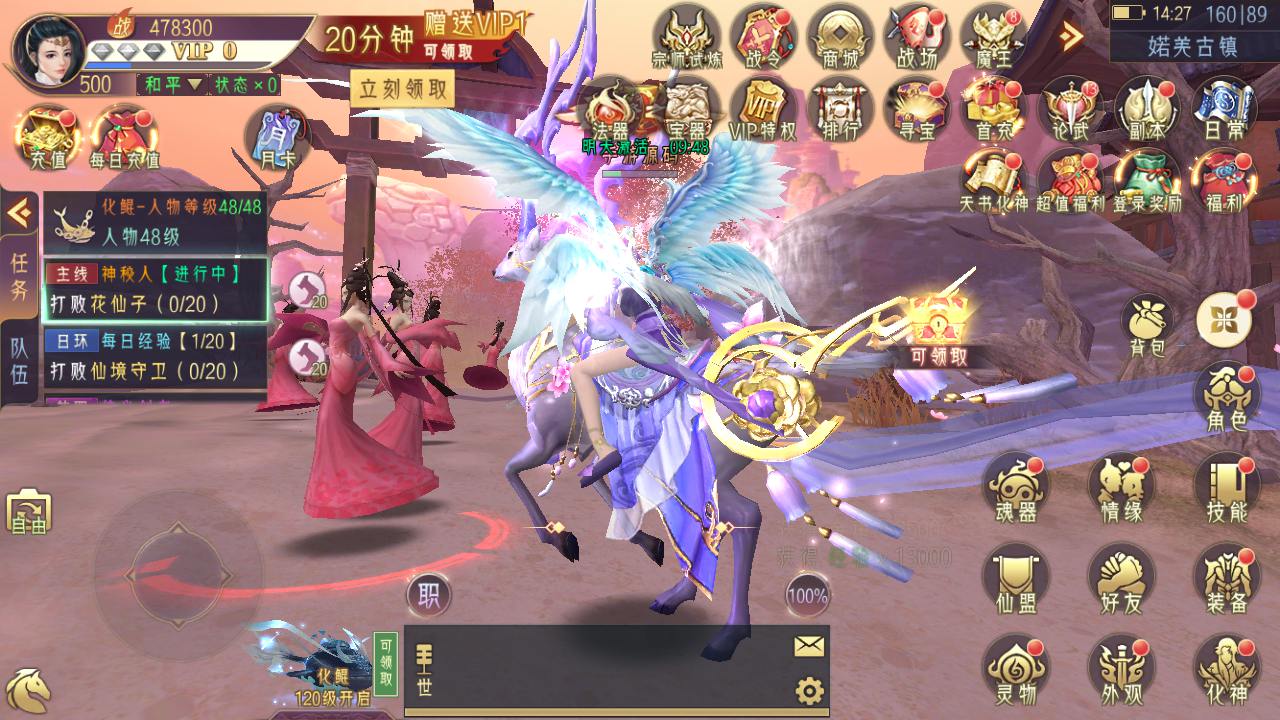Open the 角色 character sheet
1280x720 pixels.
pyautogui.click(x=1226, y=397)
